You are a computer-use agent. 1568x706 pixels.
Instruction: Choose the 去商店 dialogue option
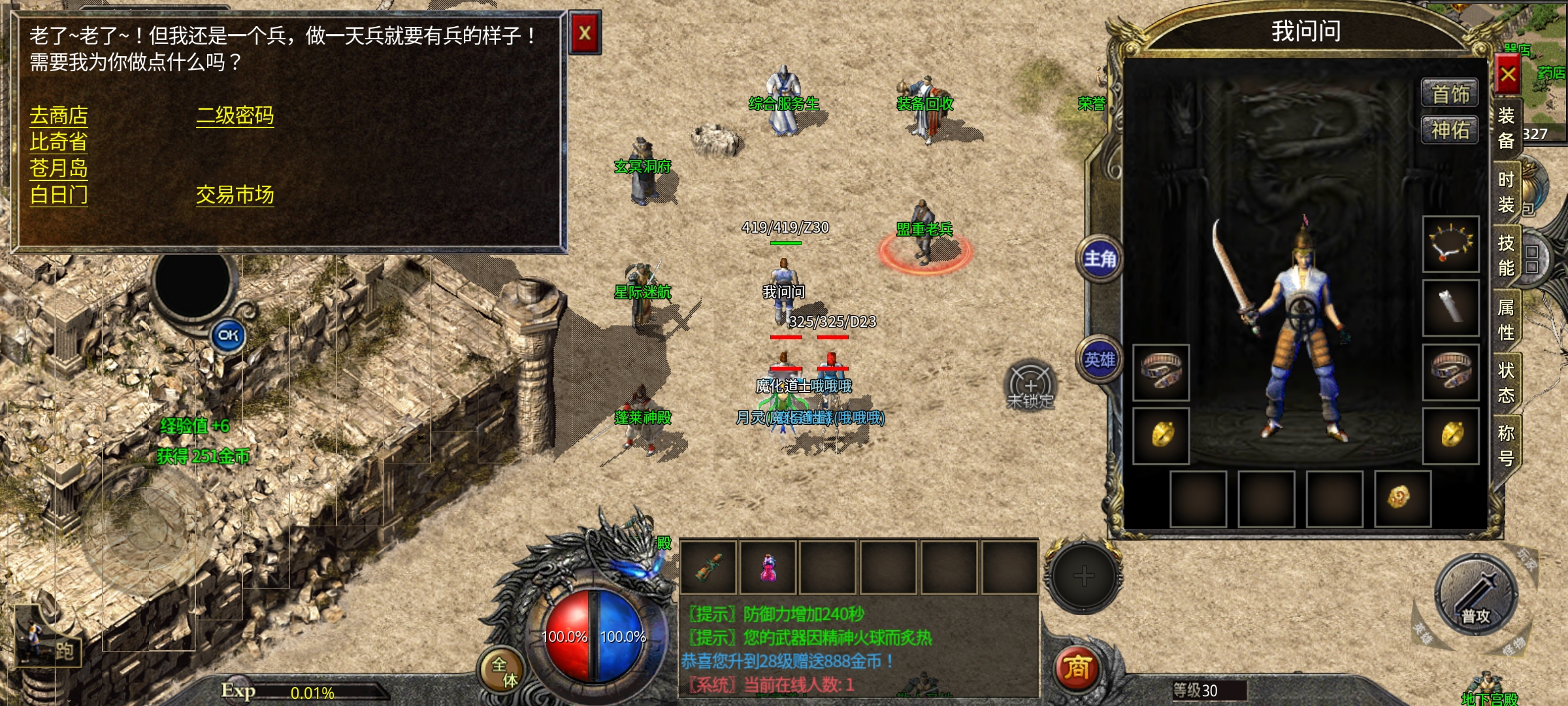pos(59,116)
